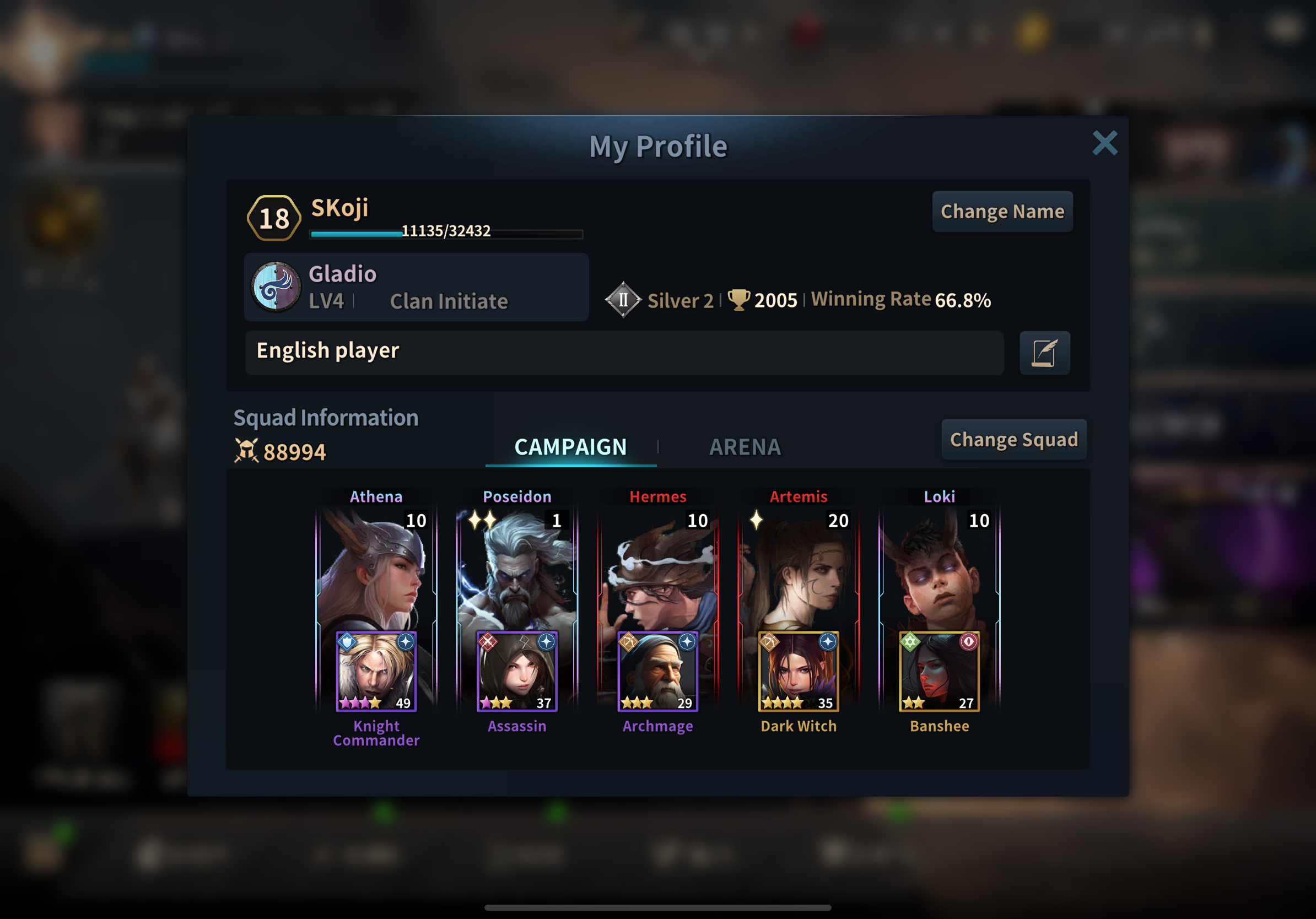Viewport: 1316px width, 919px height.
Task: Click the Change Name button
Action: pyautogui.click(x=1002, y=212)
